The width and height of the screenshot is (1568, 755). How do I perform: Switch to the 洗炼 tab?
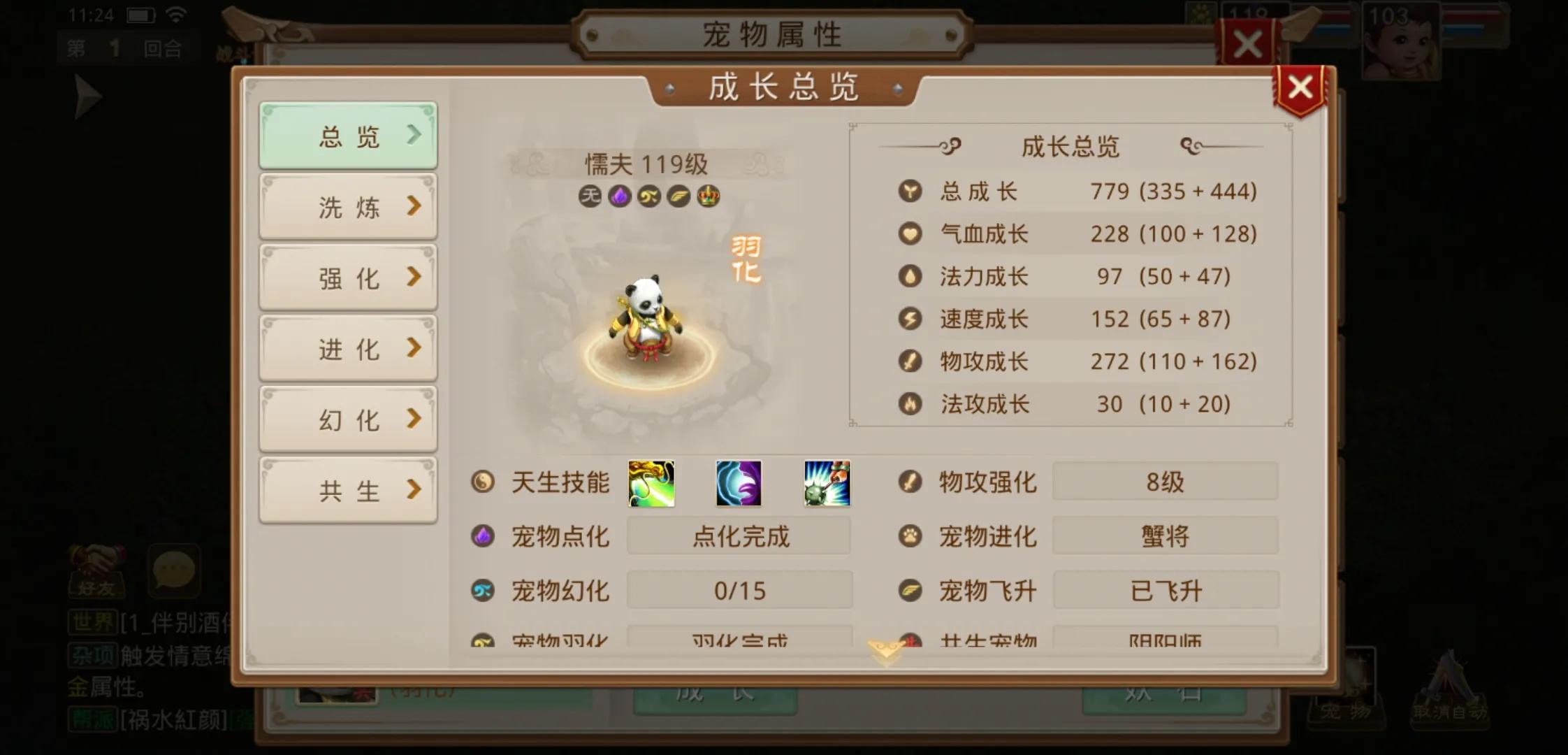click(x=347, y=206)
